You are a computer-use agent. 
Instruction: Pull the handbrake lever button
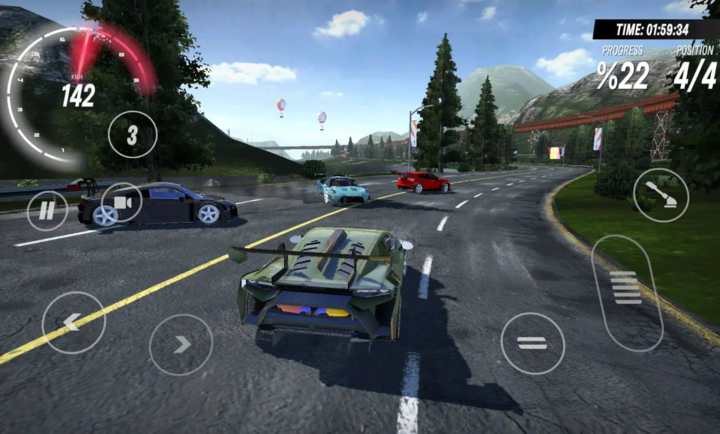[660, 195]
